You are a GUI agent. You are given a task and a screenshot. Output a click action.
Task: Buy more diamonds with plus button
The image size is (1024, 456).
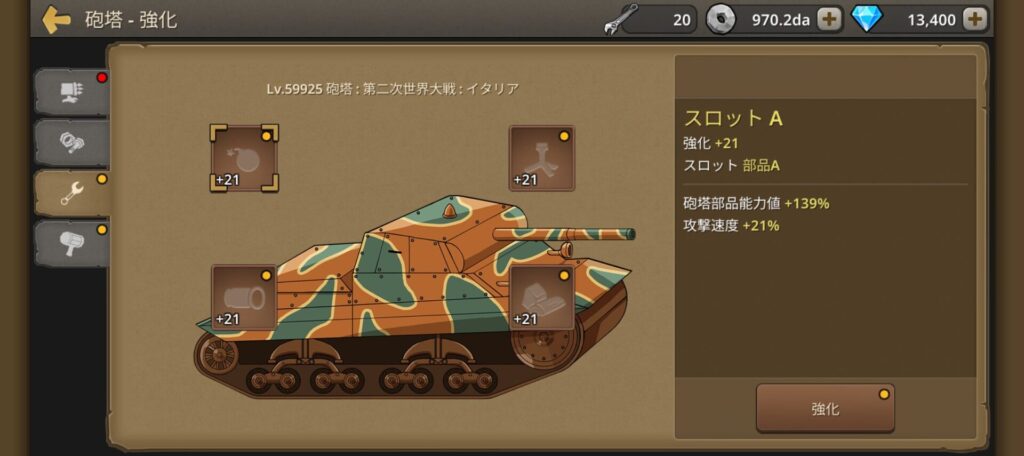point(975,18)
